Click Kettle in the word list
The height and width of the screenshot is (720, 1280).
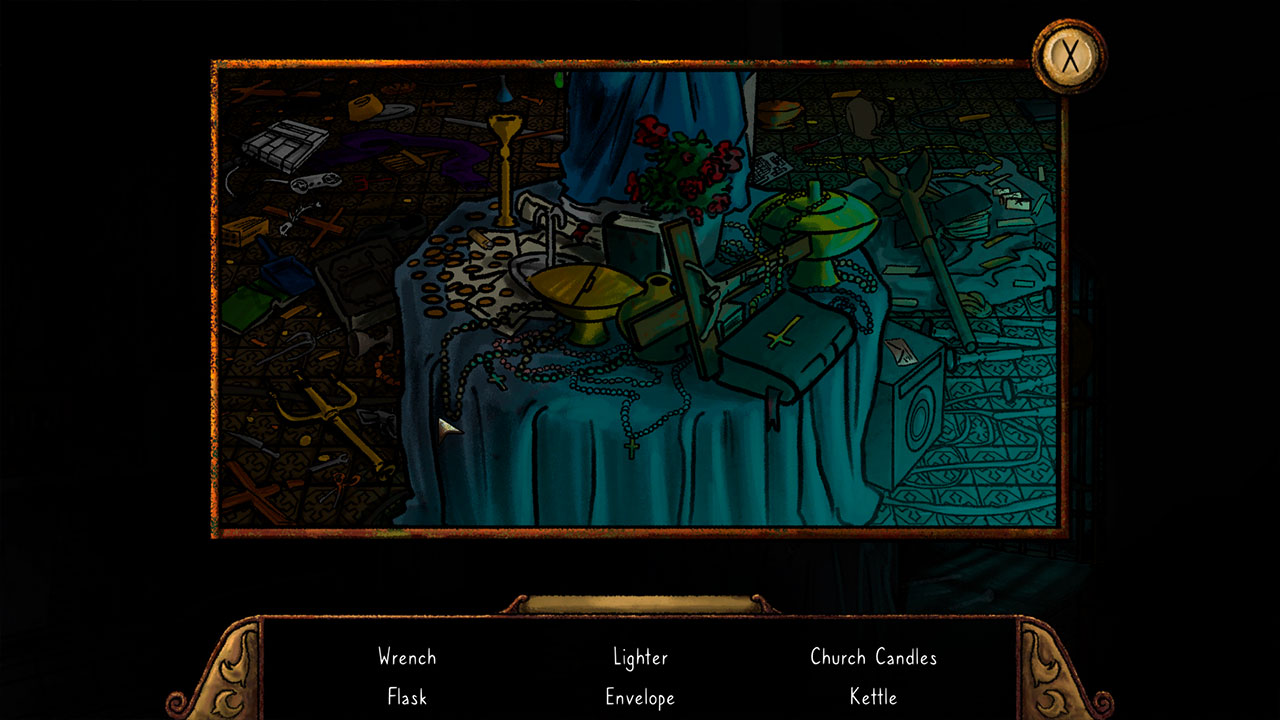[x=873, y=697]
